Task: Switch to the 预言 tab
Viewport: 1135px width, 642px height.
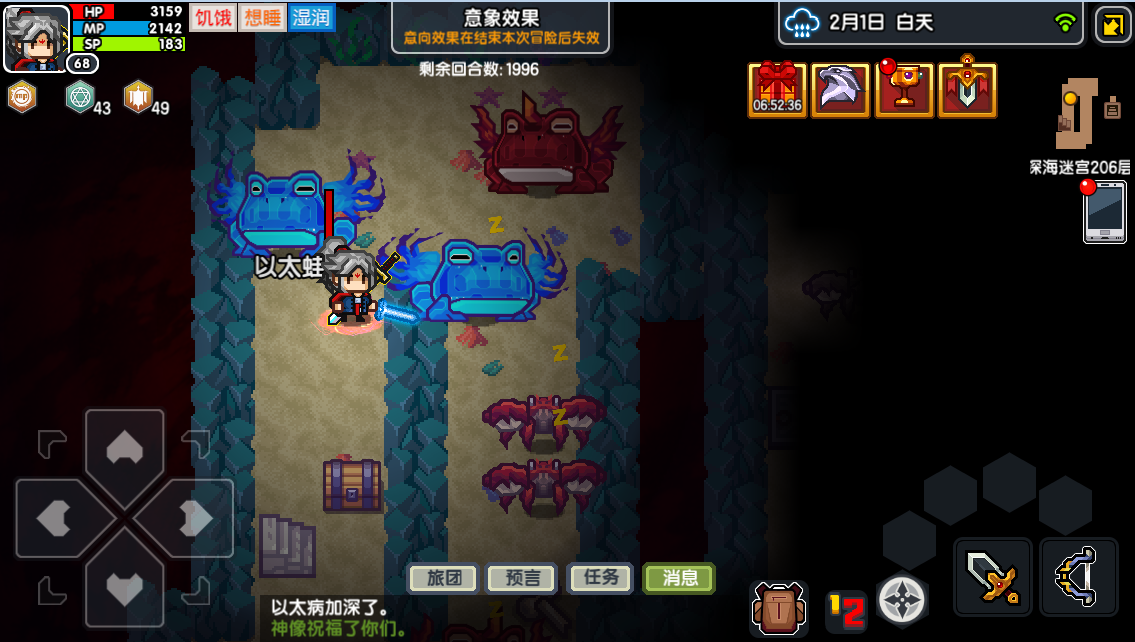Action: 521,578
